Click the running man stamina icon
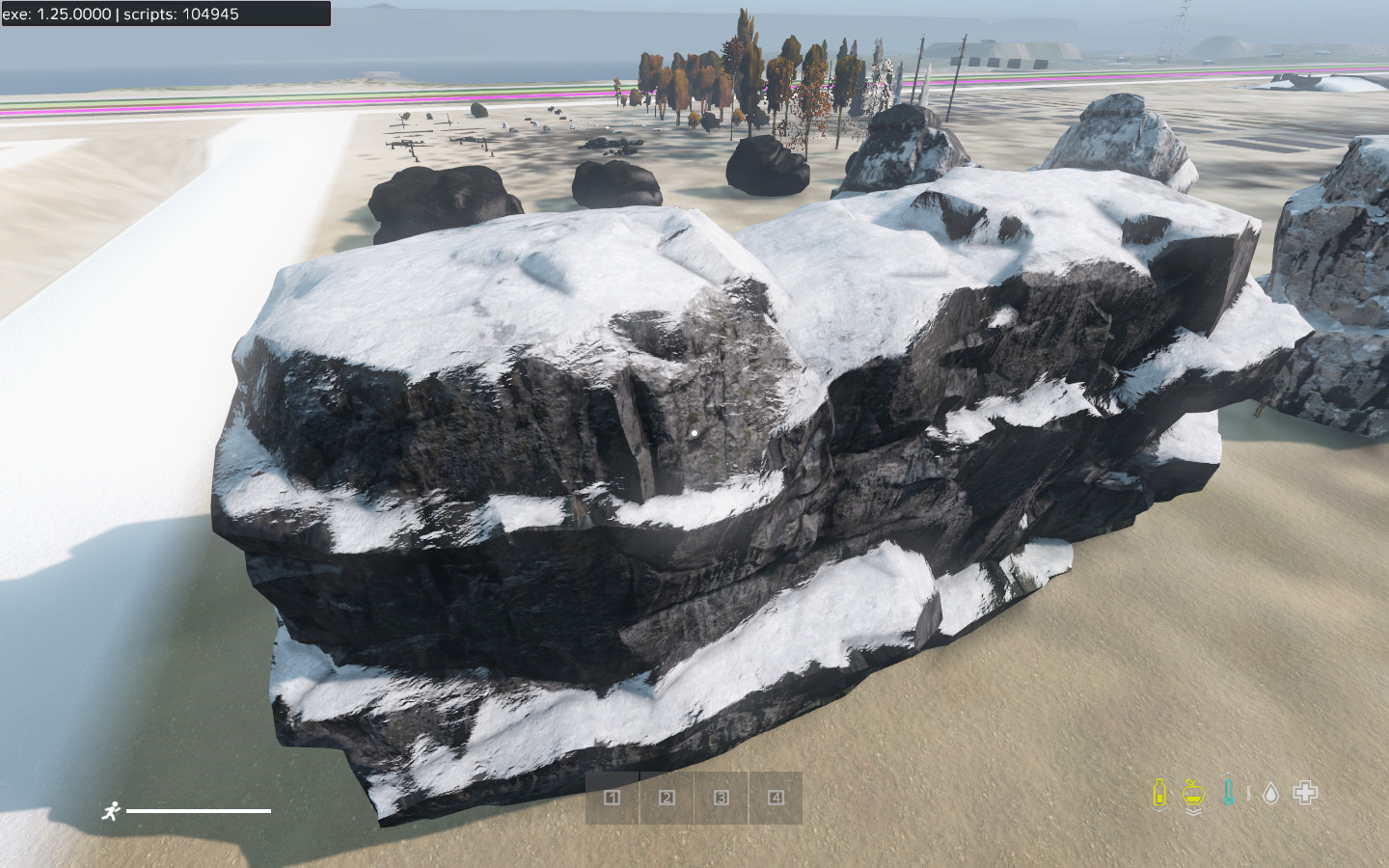The height and width of the screenshot is (868, 1389). tap(111, 811)
